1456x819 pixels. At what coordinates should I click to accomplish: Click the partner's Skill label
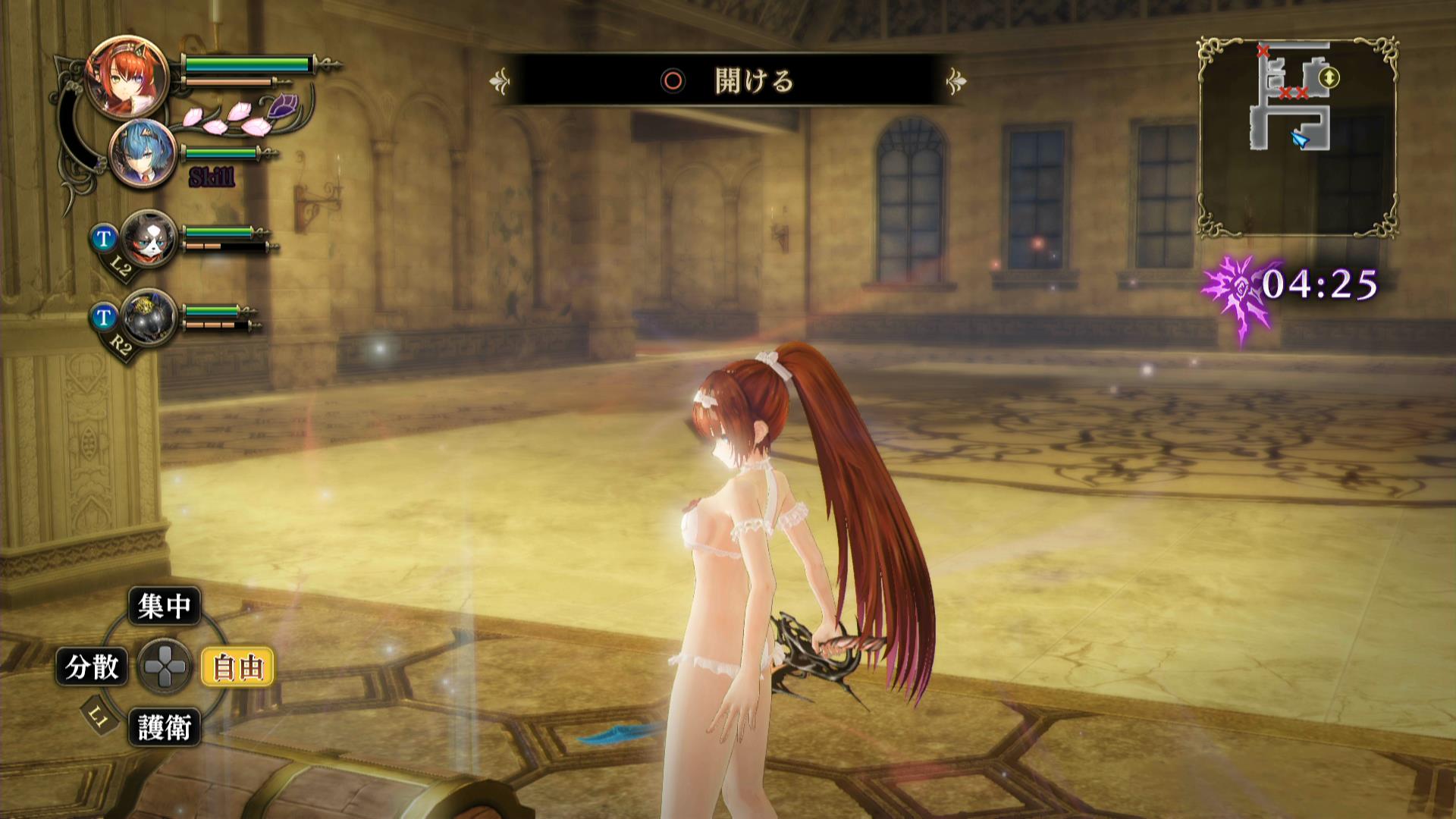point(212,178)
